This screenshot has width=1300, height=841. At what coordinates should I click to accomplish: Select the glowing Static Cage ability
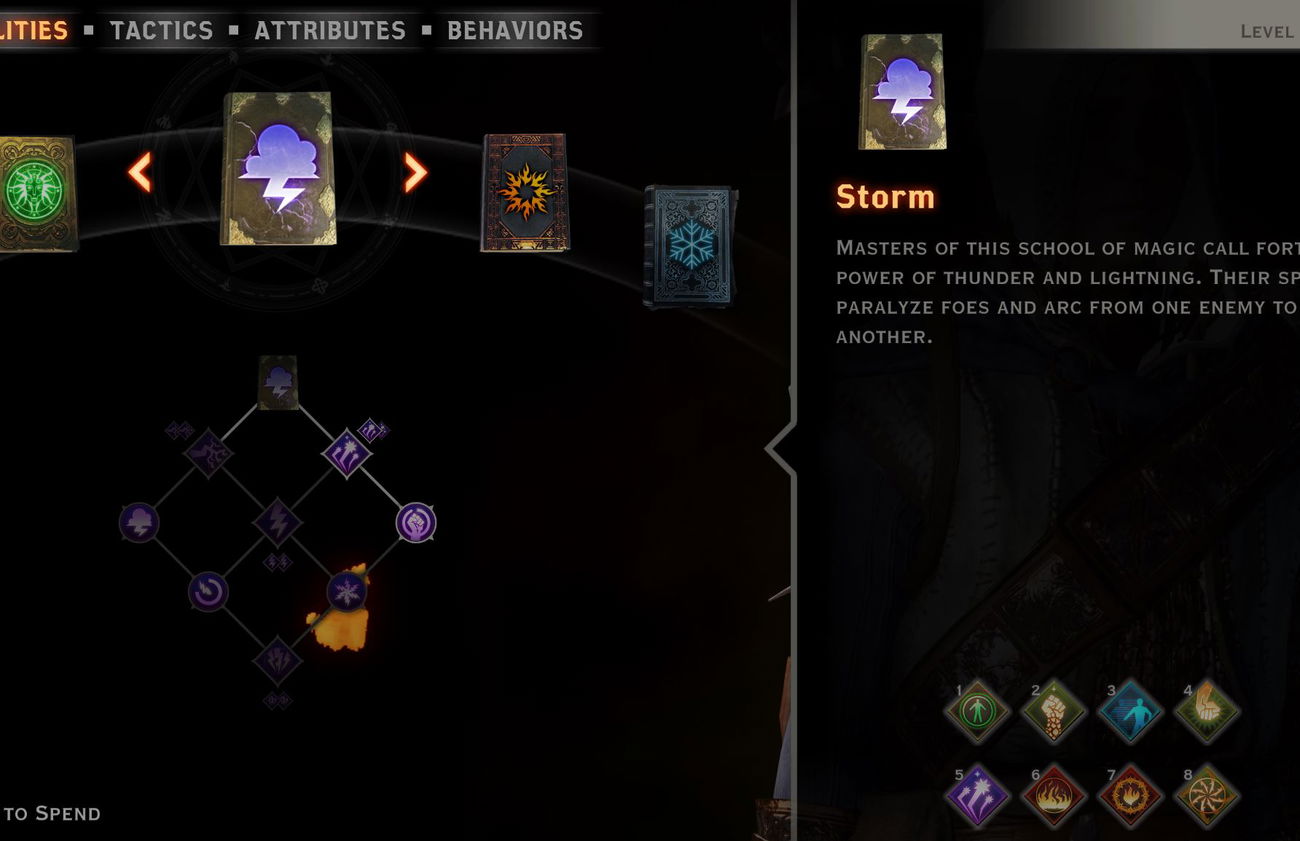pyautogui.click(x=347, y=590)
